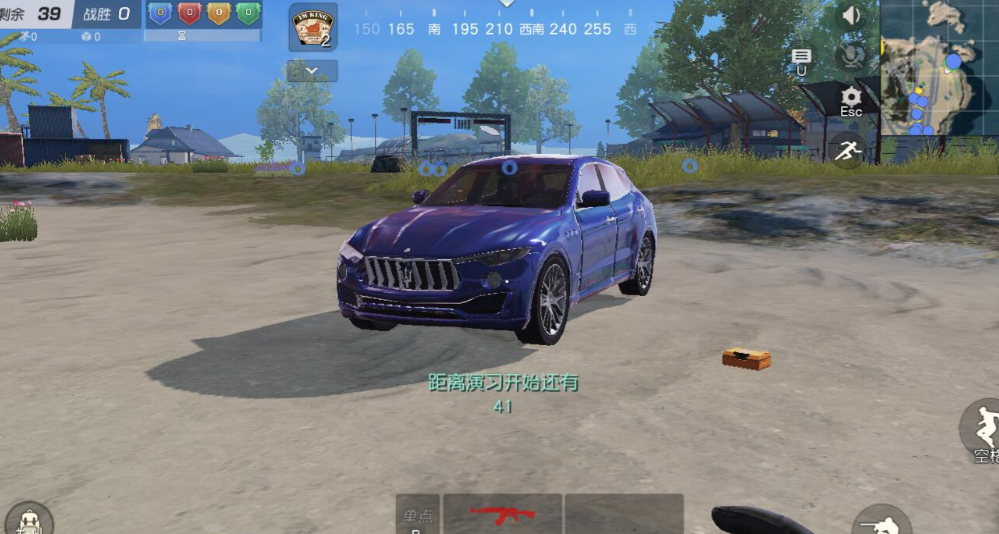Tap the crouching shooter stance button
The image size is (999, 534).
click(880, 522)
